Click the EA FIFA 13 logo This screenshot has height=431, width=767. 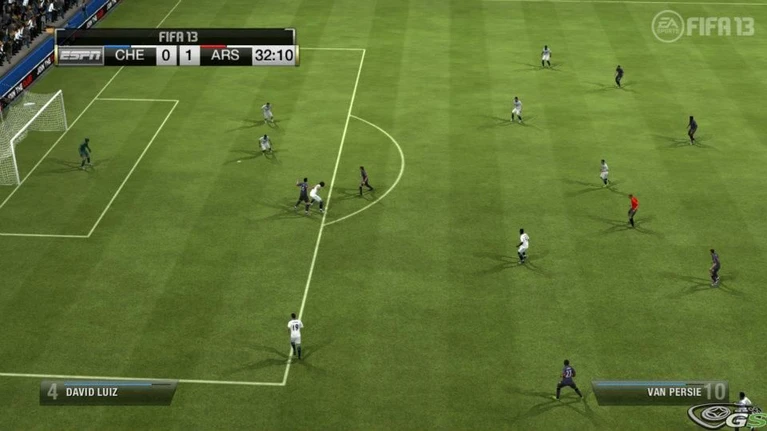(703, 26)
